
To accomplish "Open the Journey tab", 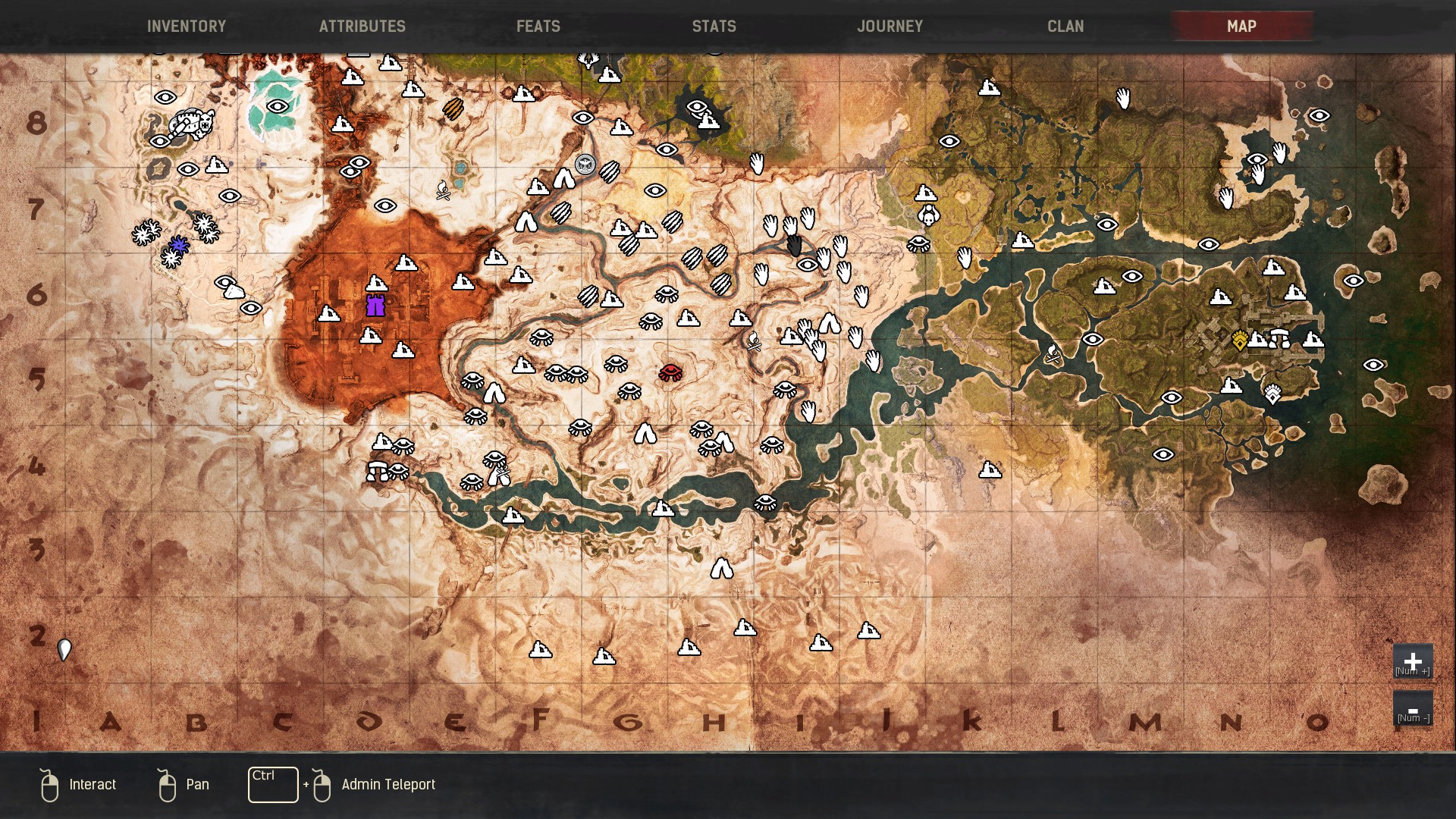I will [890, 26].
